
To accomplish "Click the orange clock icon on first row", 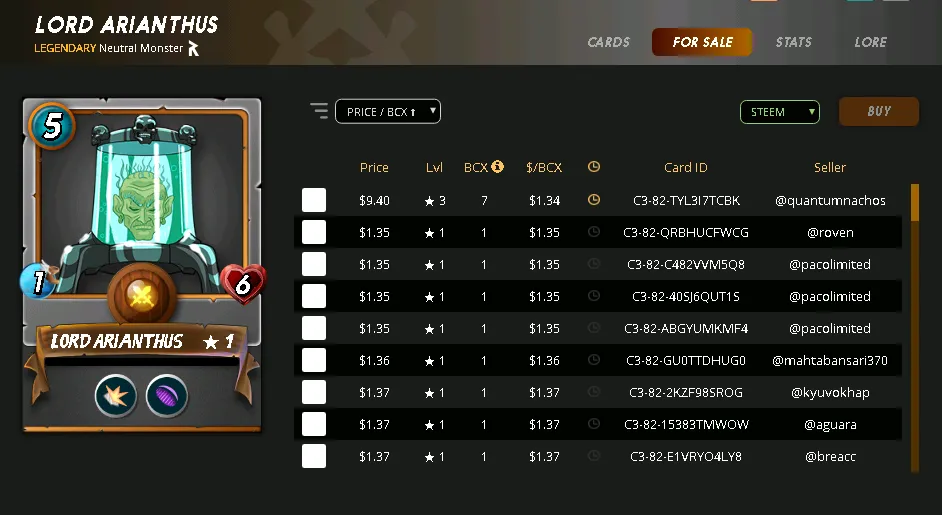I will point(594,200).
